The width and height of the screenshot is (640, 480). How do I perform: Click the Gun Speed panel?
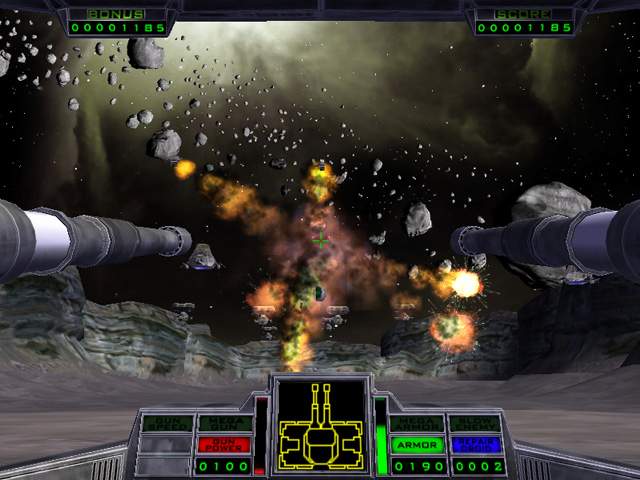coord(166,423)
